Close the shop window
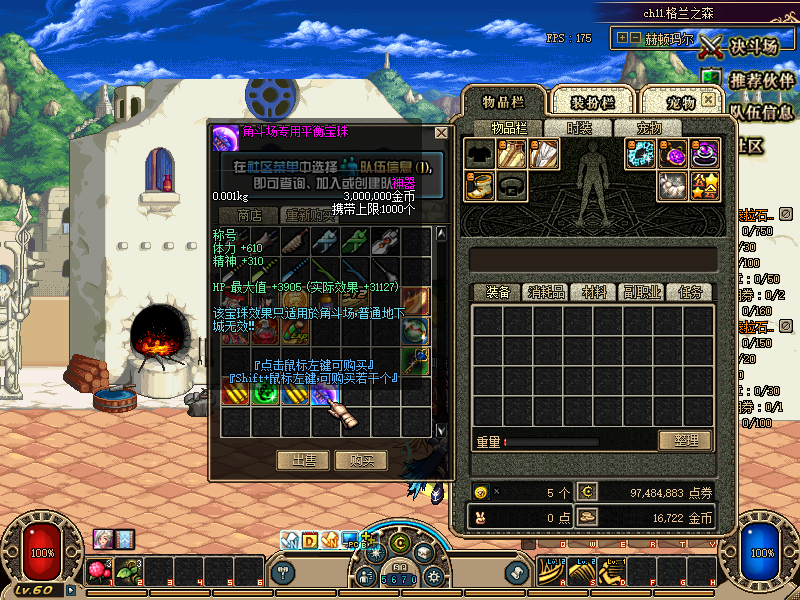 tap(441, 132)
